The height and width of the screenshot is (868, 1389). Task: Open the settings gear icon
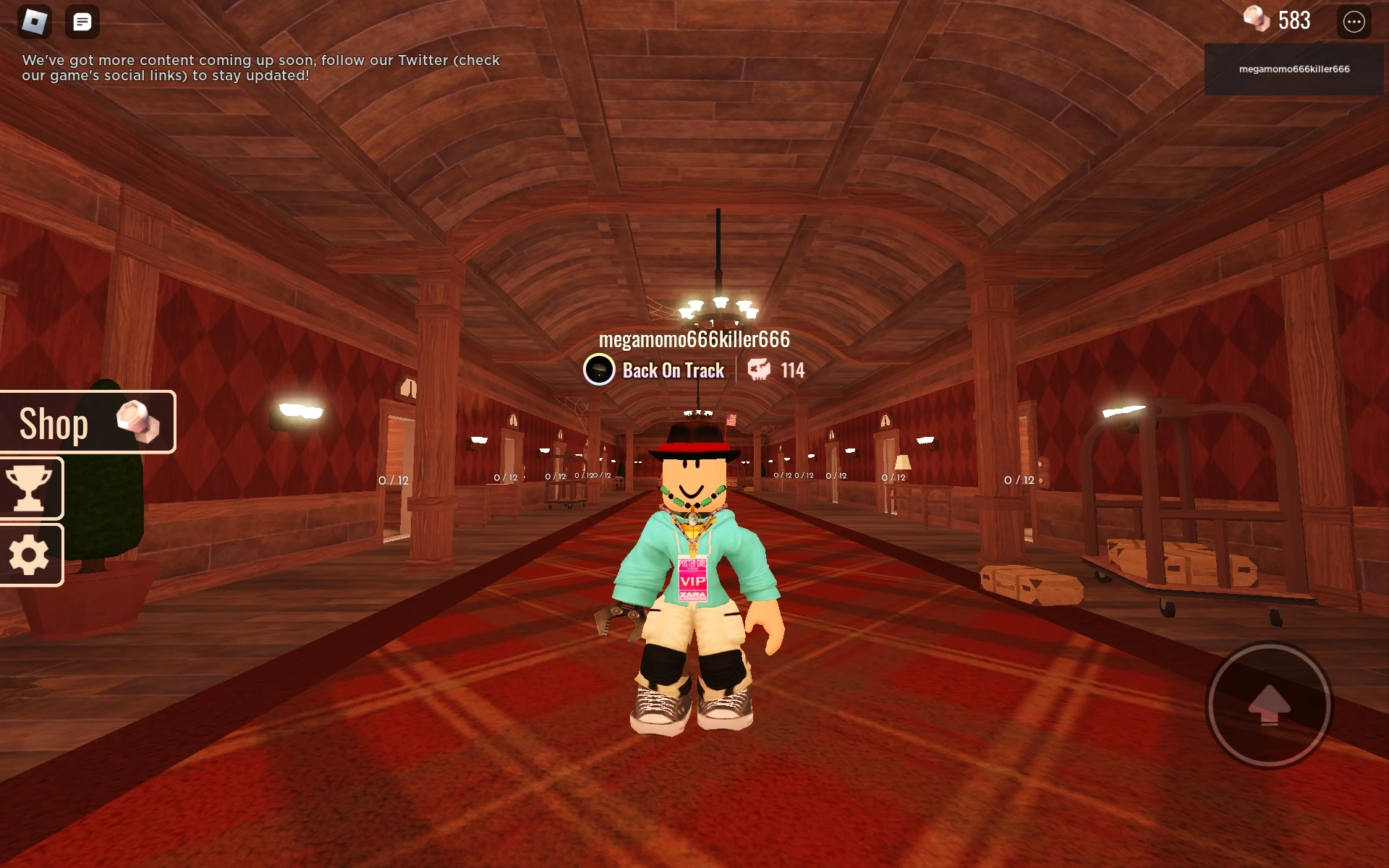[x=30, y=556]
